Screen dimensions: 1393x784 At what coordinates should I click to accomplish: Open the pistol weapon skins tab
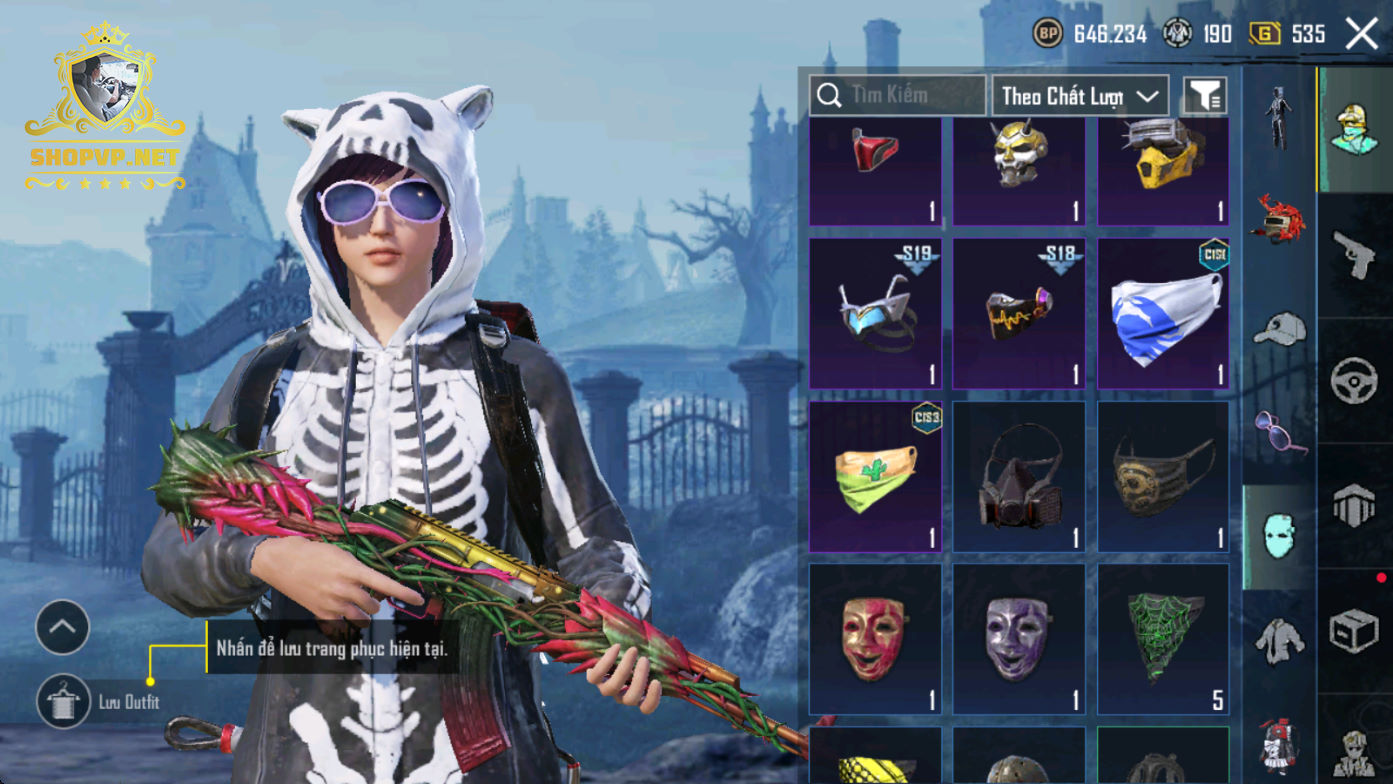tap(1355, 255)
